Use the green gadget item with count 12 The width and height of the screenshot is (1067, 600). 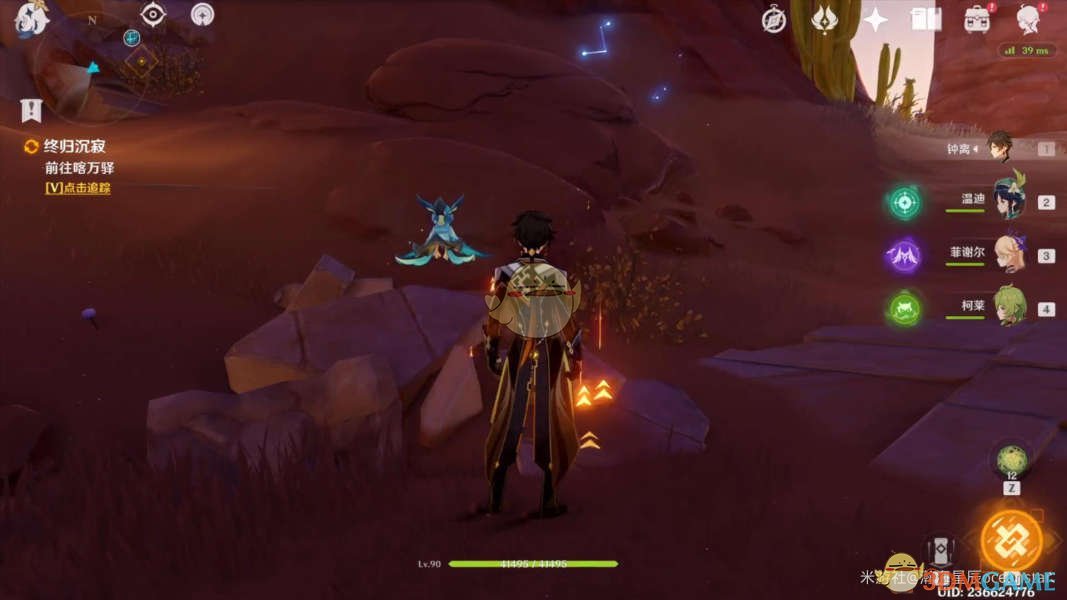(1011, 460)
